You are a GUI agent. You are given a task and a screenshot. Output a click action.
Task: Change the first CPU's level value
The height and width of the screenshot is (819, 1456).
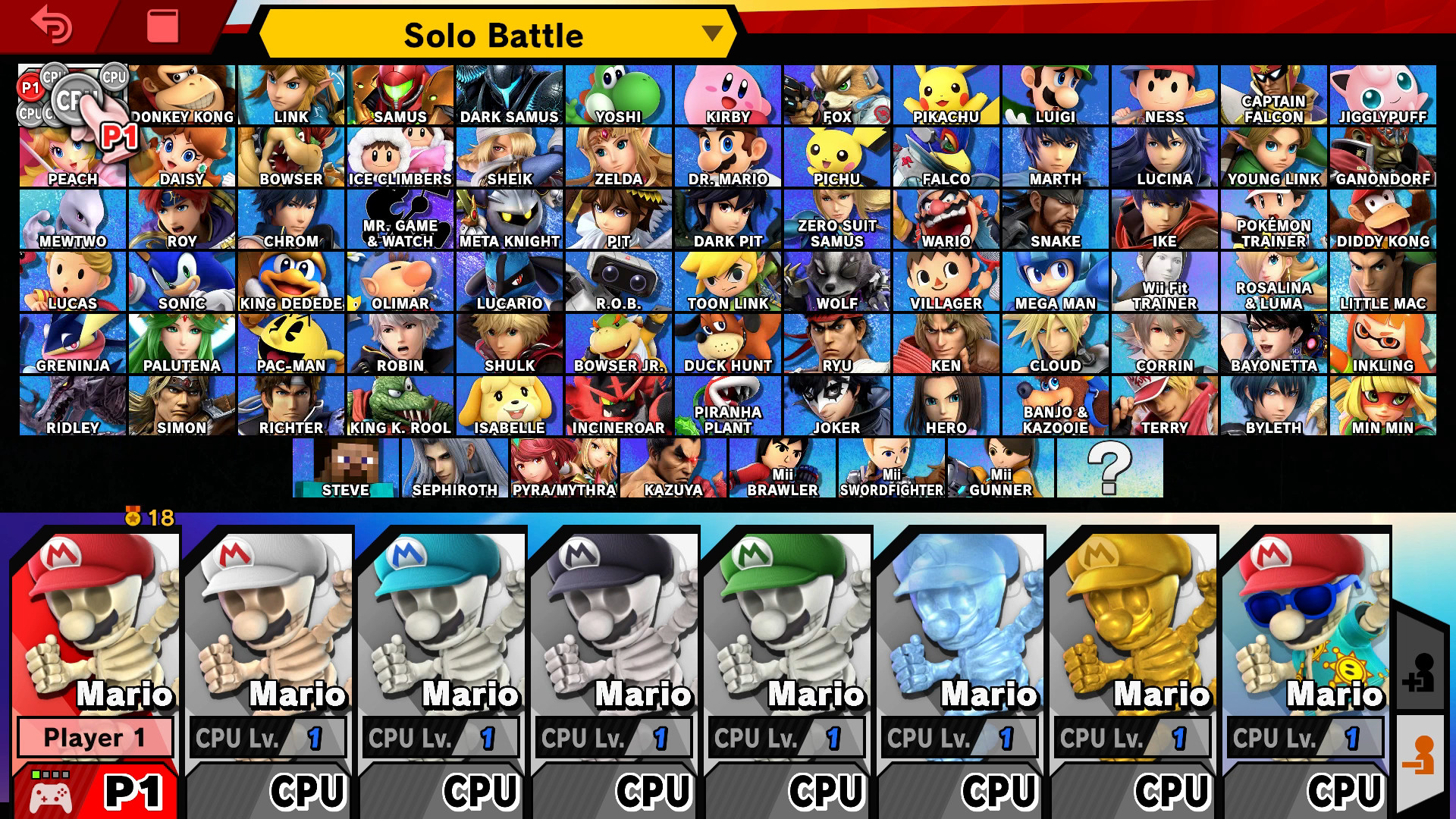(x=316, y=736)
